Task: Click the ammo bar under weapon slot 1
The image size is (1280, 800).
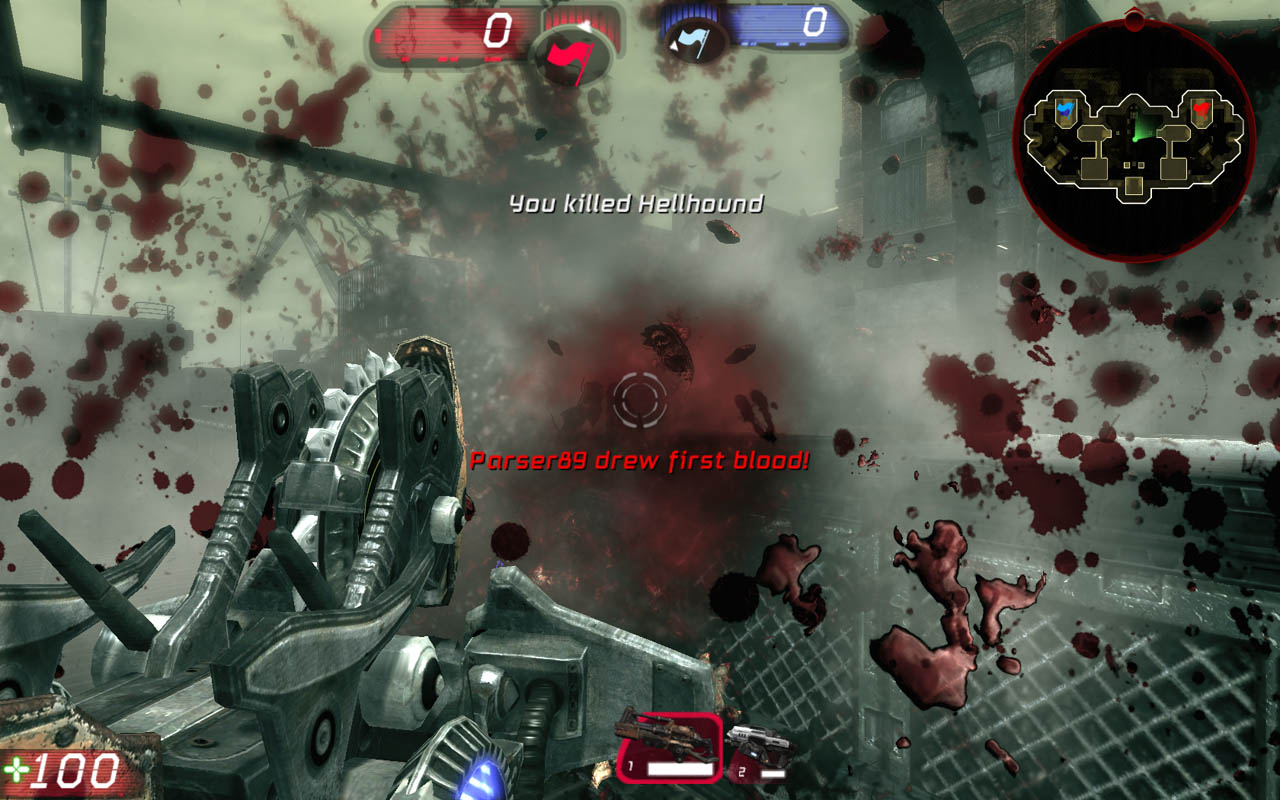Action: tap(679, 769)
